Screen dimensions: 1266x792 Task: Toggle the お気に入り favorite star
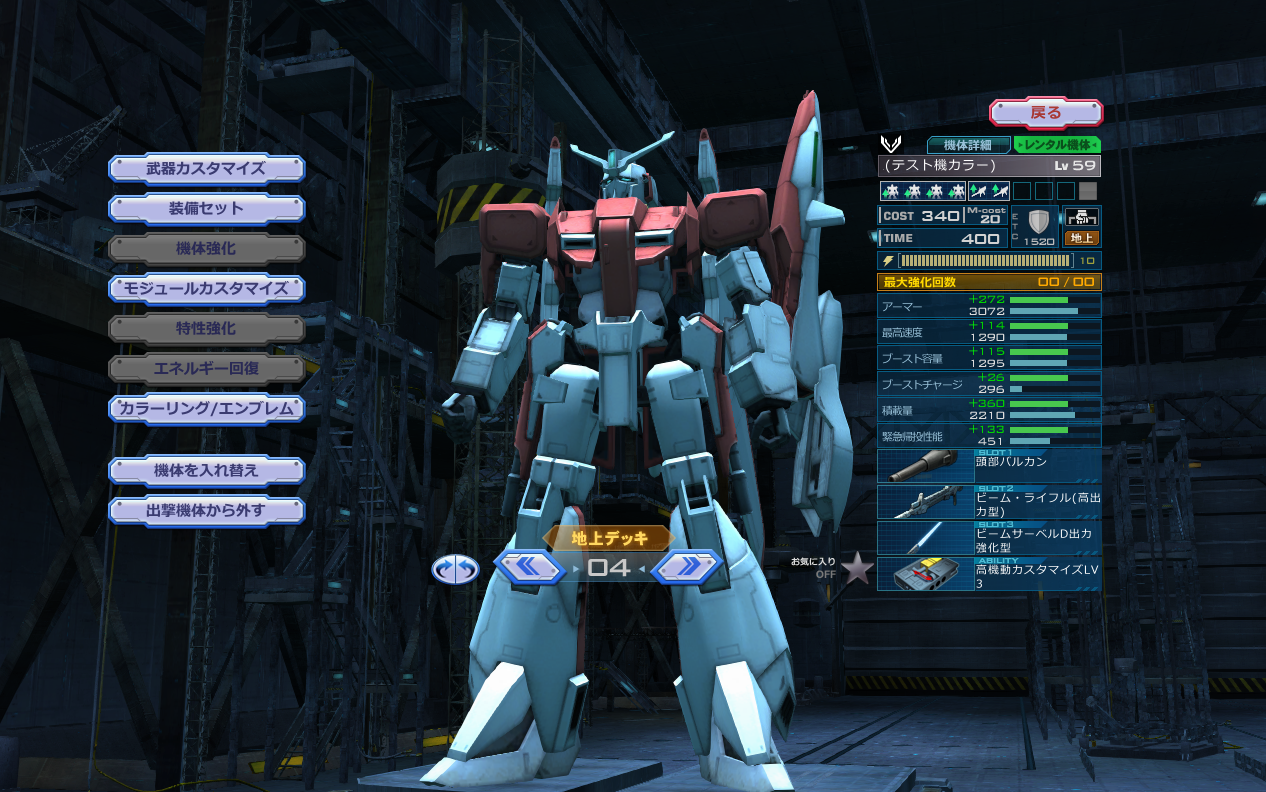point(856,568)
